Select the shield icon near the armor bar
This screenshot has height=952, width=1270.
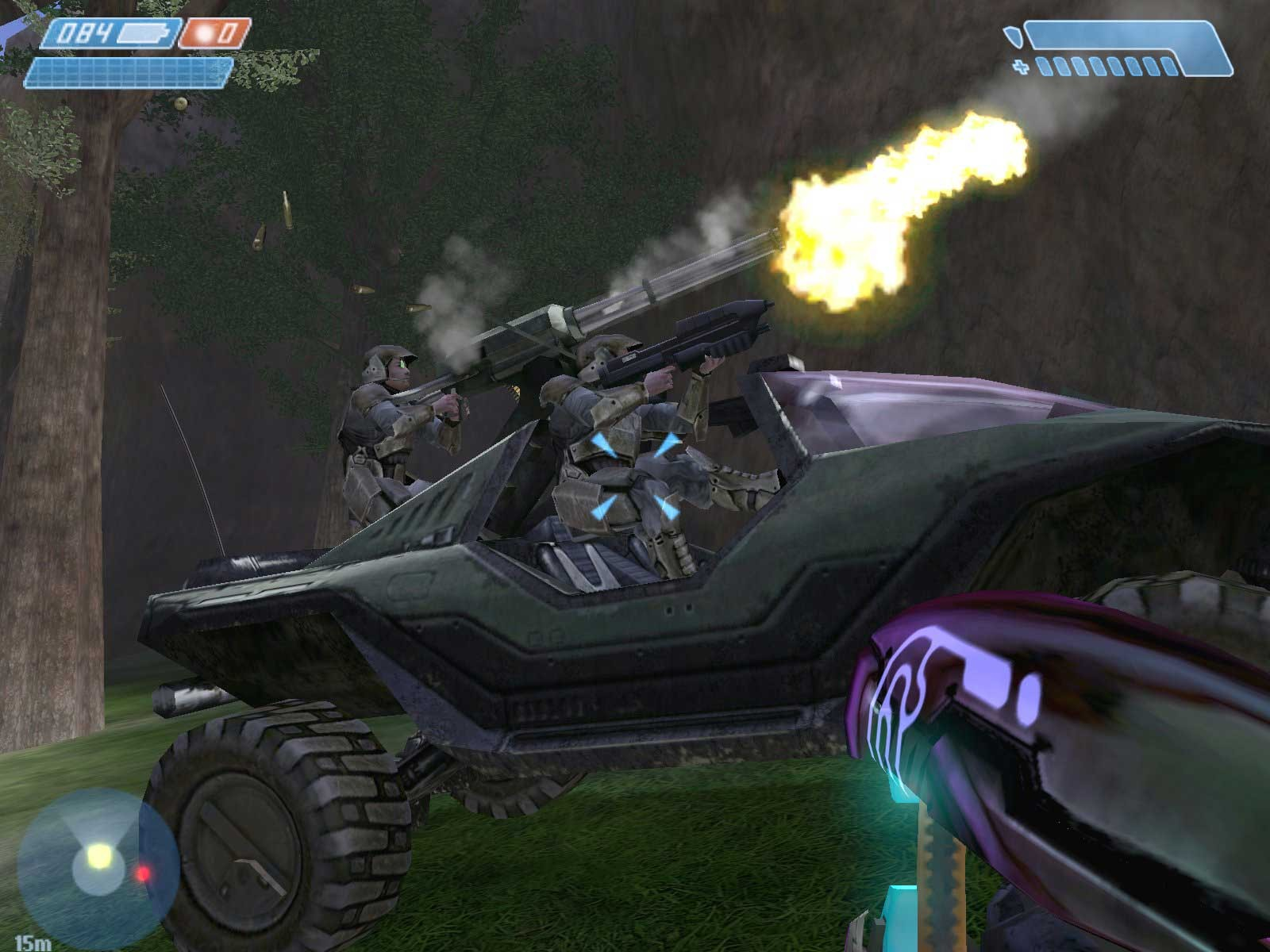pos(1012,35)
